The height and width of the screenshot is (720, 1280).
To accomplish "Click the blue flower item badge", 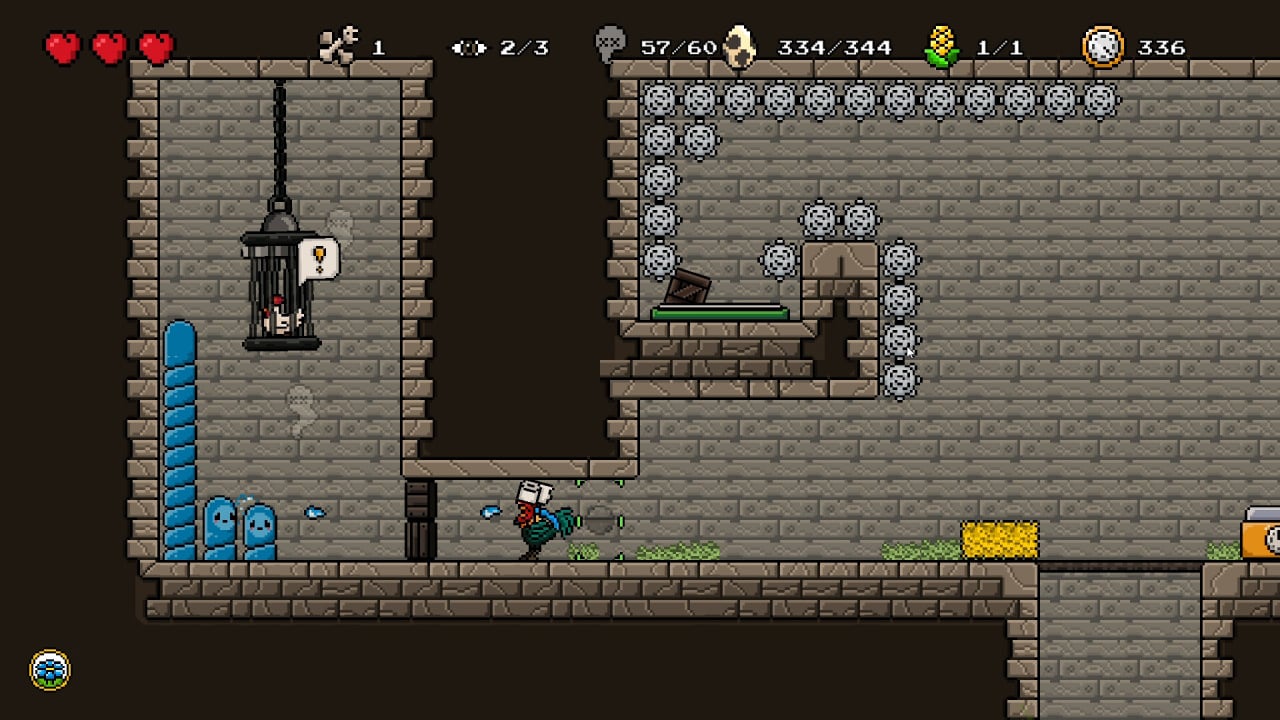I will tap(50, 670).
